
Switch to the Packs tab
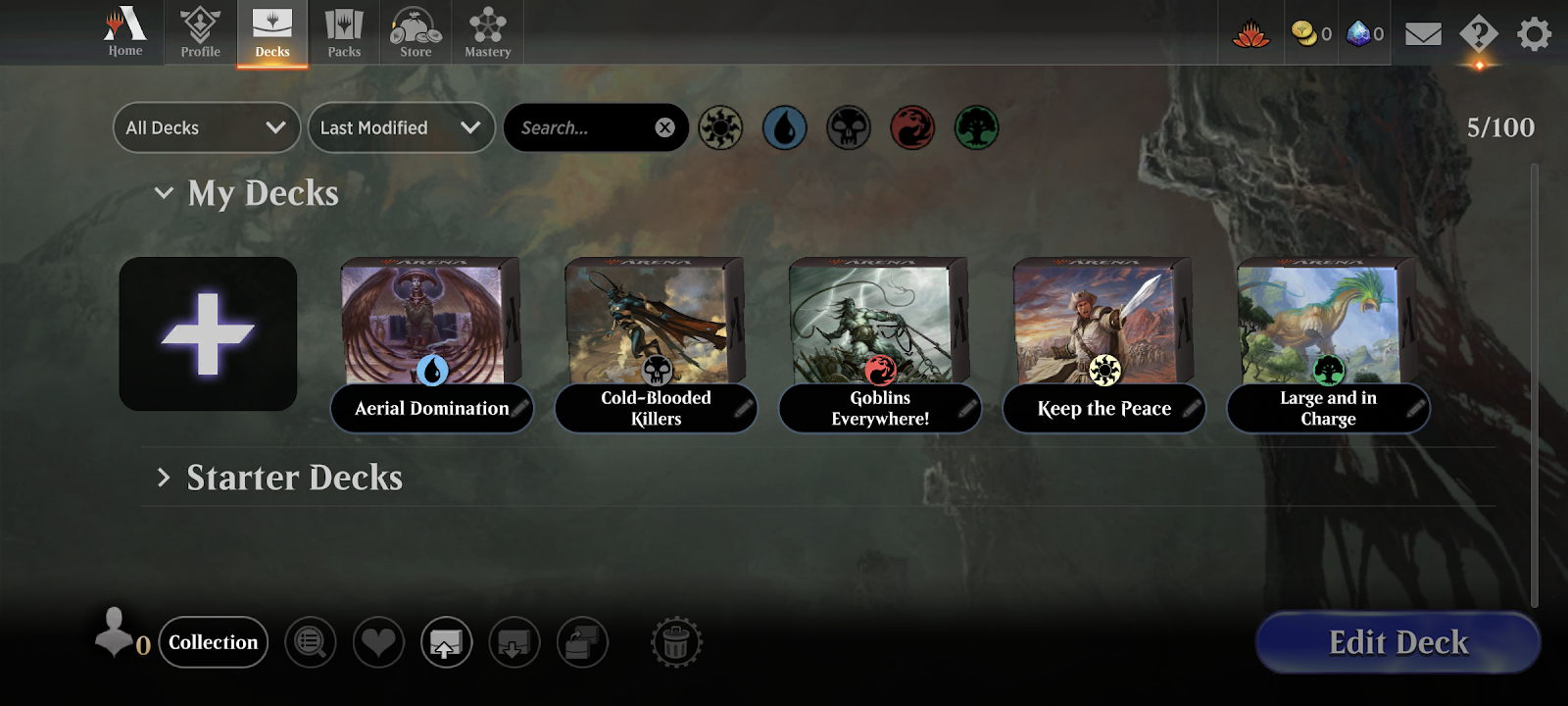[343, 32]
